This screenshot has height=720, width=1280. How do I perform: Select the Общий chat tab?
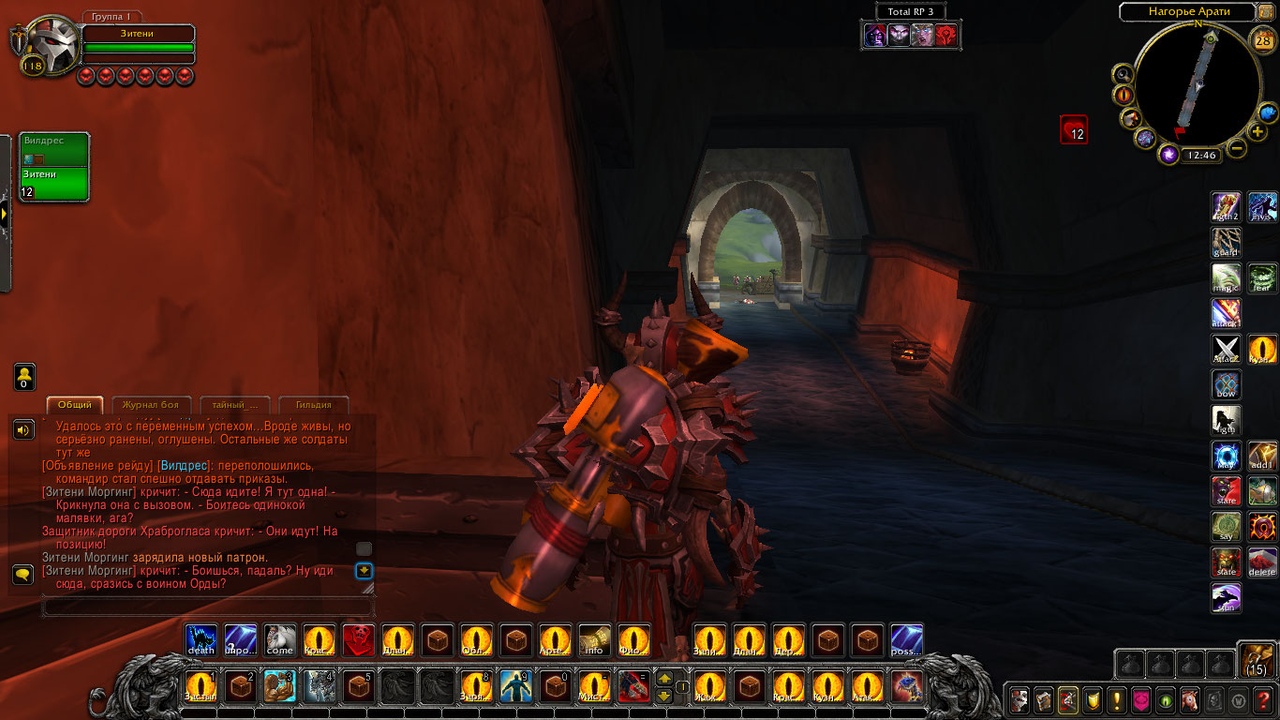click(74, 405)
